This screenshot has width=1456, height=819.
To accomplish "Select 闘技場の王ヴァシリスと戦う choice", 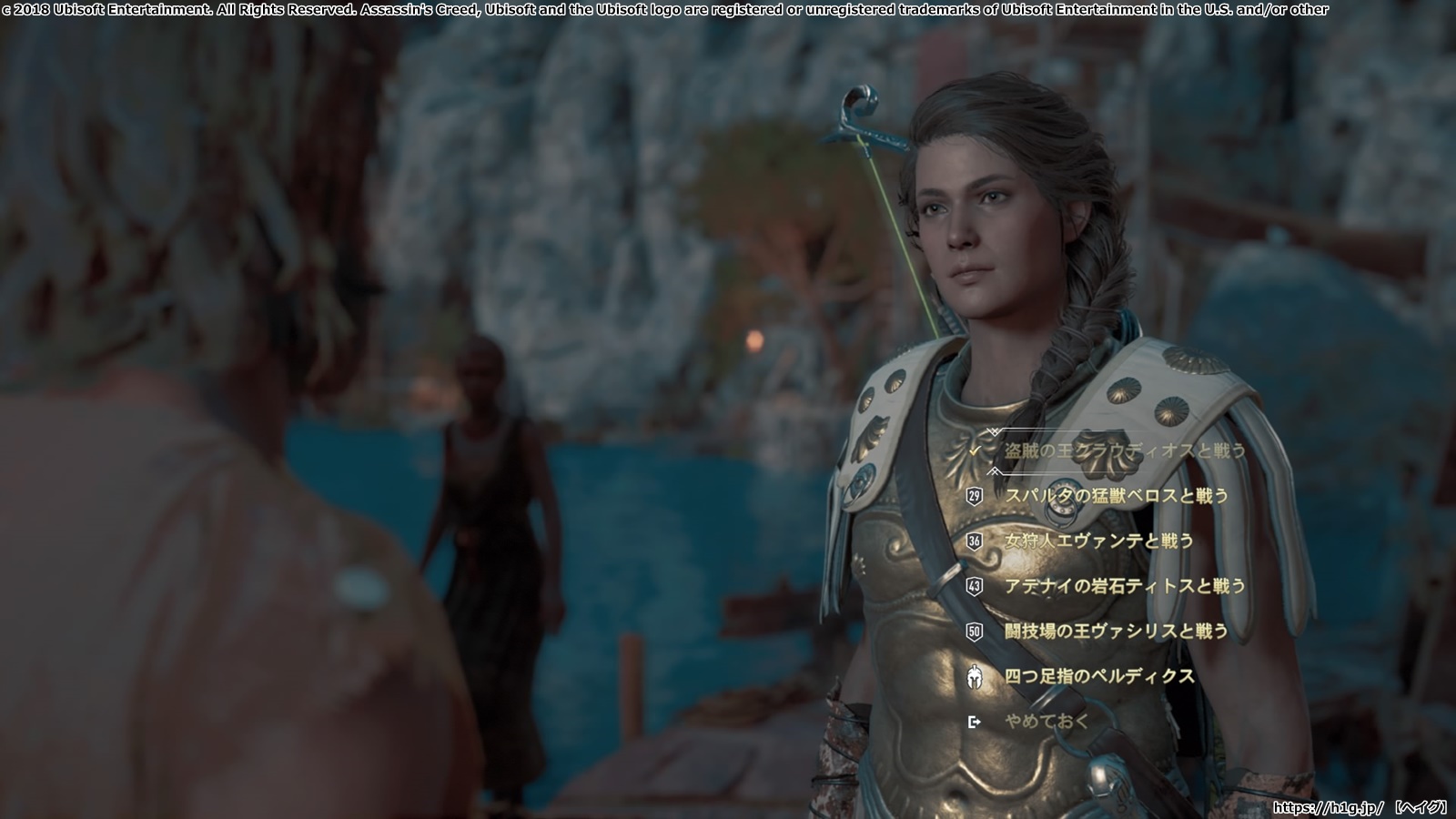I will (1116, 631).
